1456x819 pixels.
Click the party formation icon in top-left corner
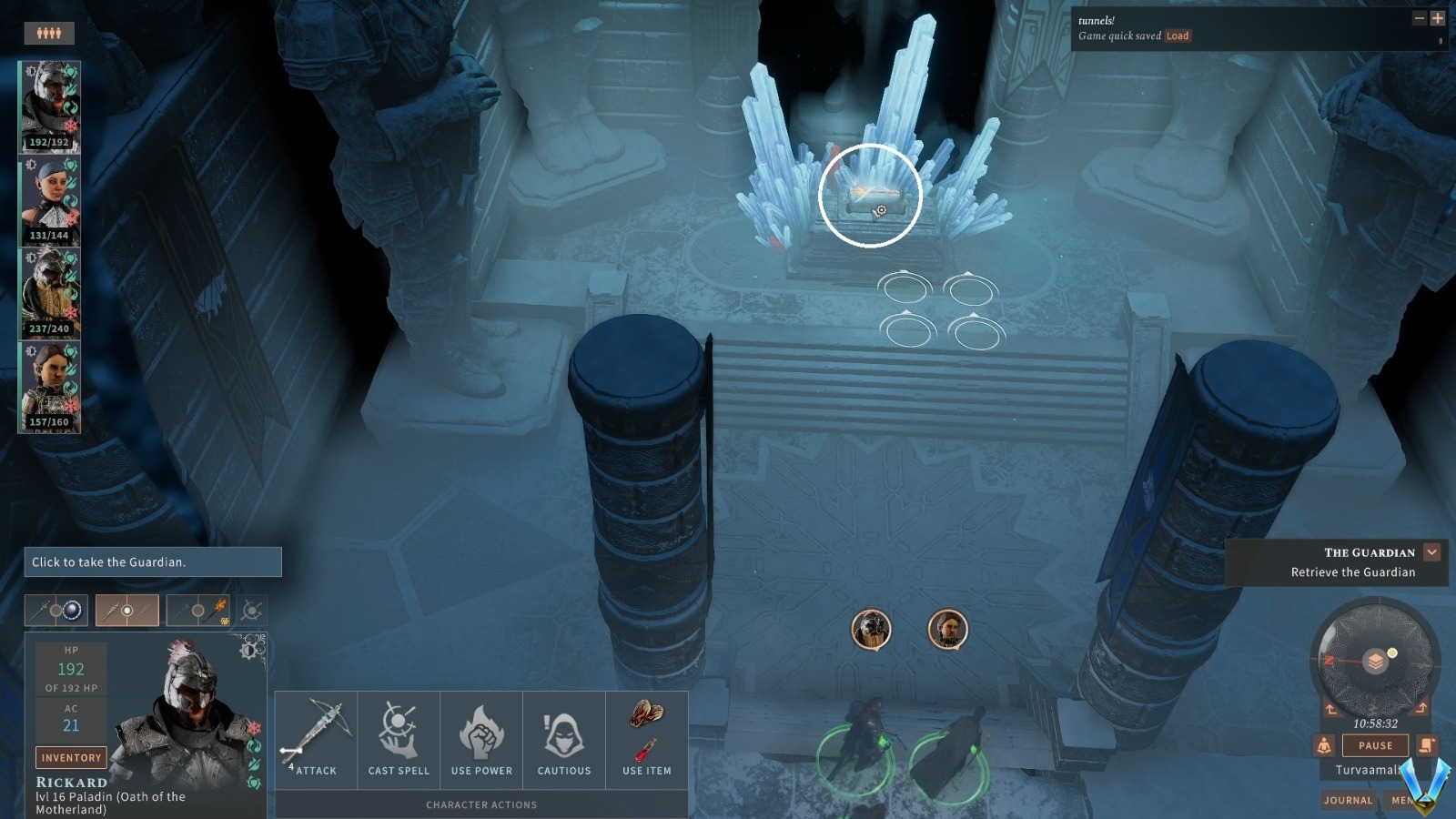tap(50, 34)
